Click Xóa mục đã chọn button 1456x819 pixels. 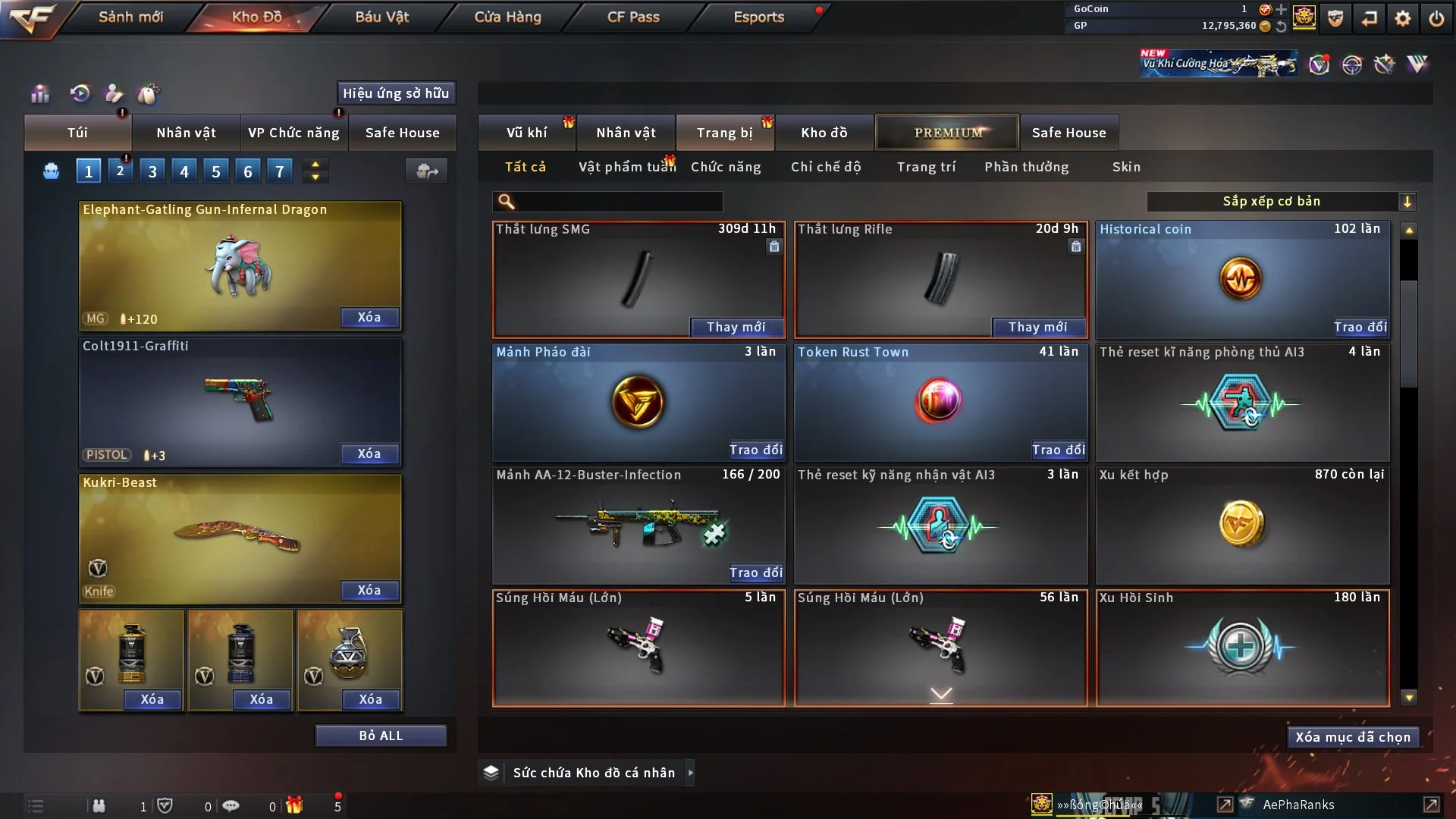[1352, 737]
